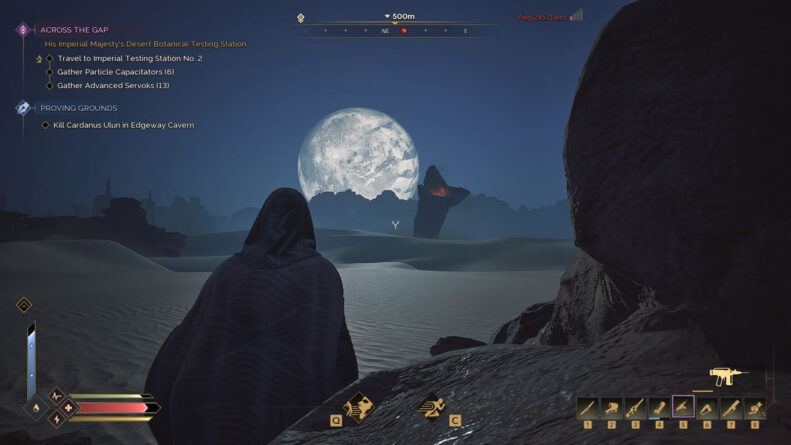Select hotbar slot 4 tool
The image size is (791, 445).
pos(659,407)
